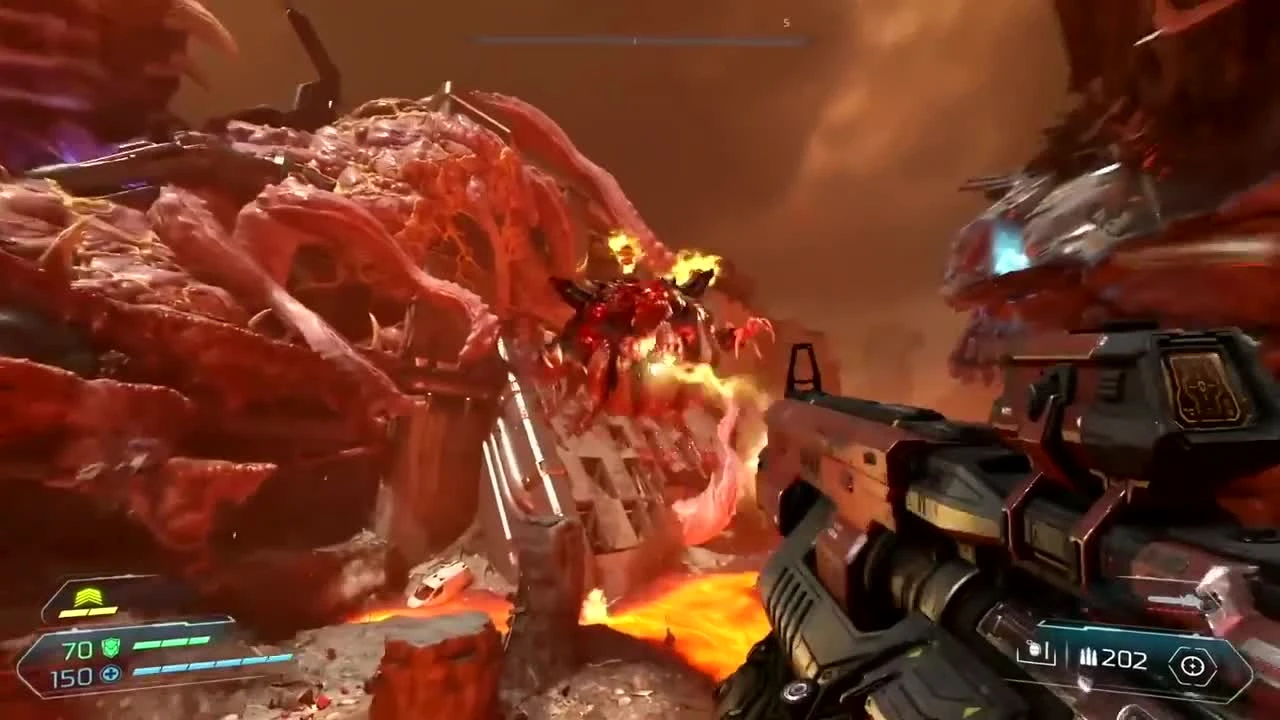Click the yellow dash charge indicator bar
The height and width of the screenshot is (720, 1280).
point(88,613)
